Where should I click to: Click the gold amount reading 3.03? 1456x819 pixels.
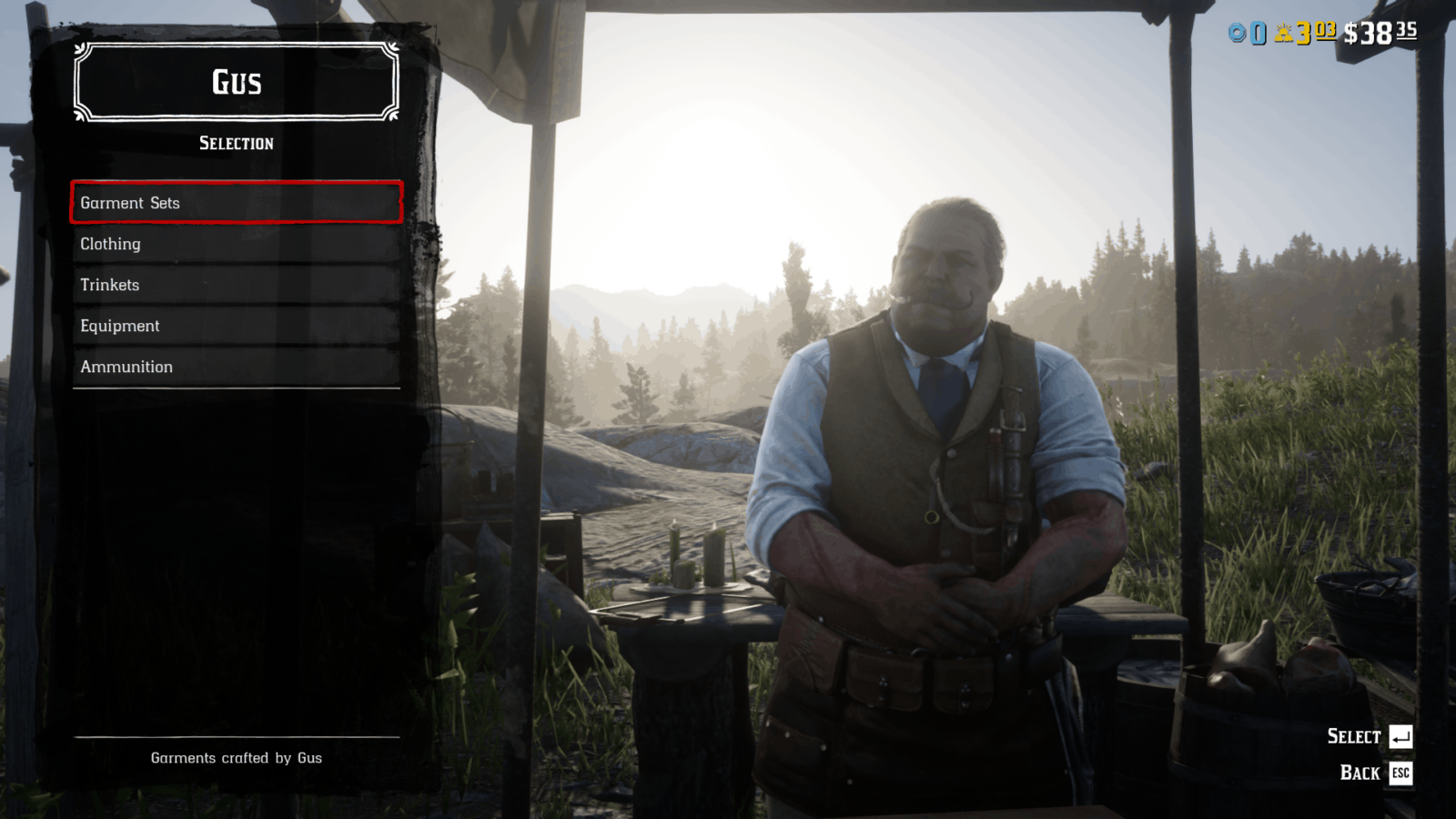click(x=1310, y=32)
